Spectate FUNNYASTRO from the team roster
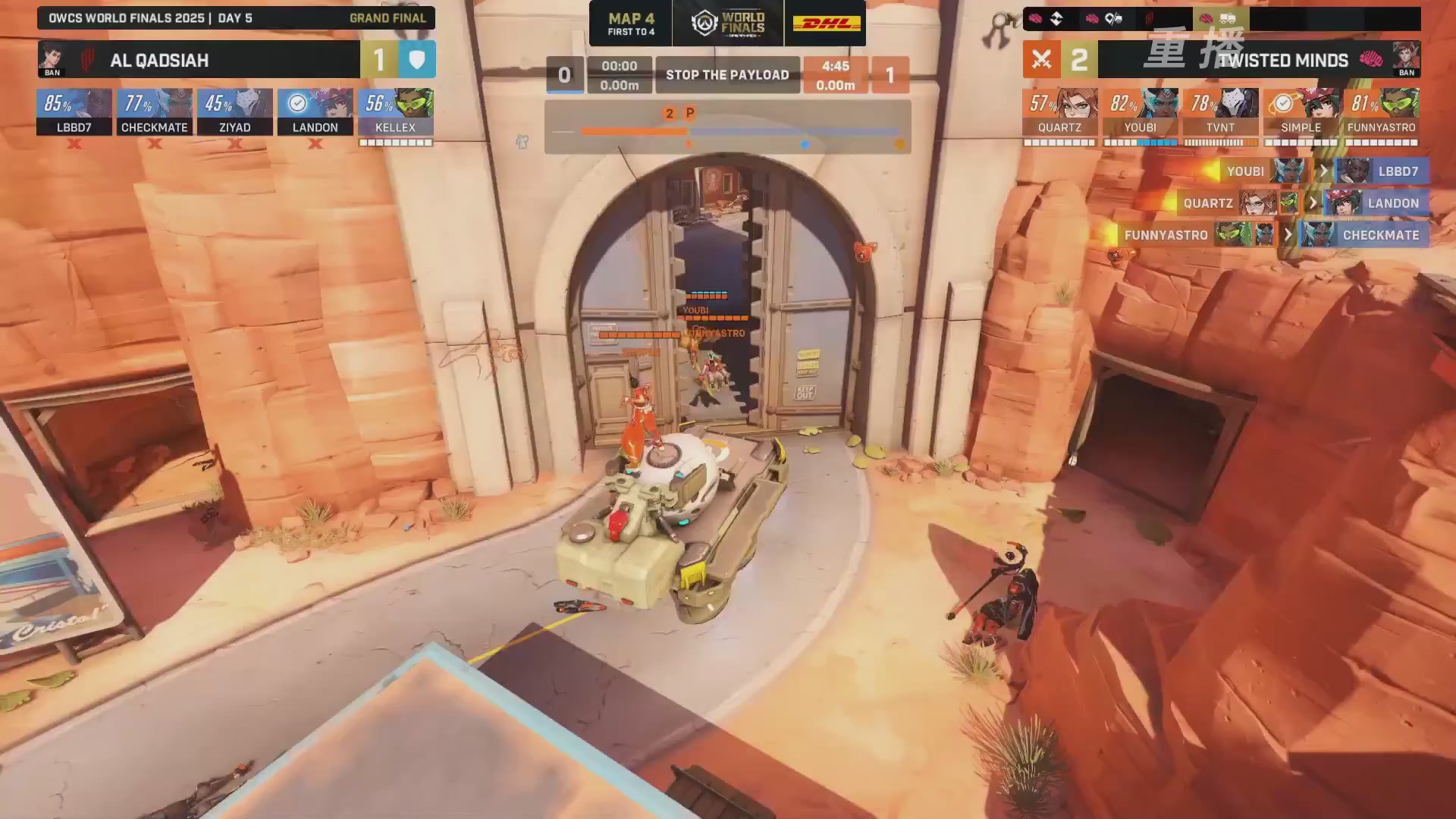 pos(1381,112)
